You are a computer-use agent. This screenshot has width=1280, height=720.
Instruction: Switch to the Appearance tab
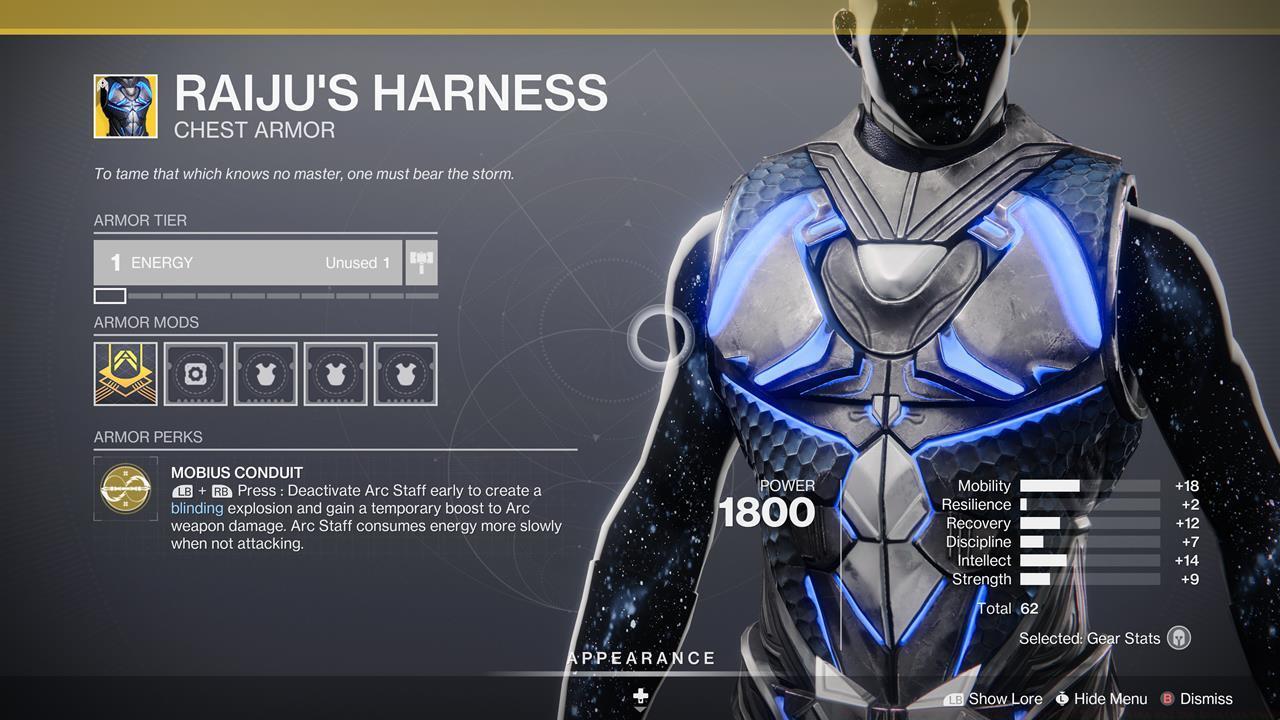coord(641,658)
